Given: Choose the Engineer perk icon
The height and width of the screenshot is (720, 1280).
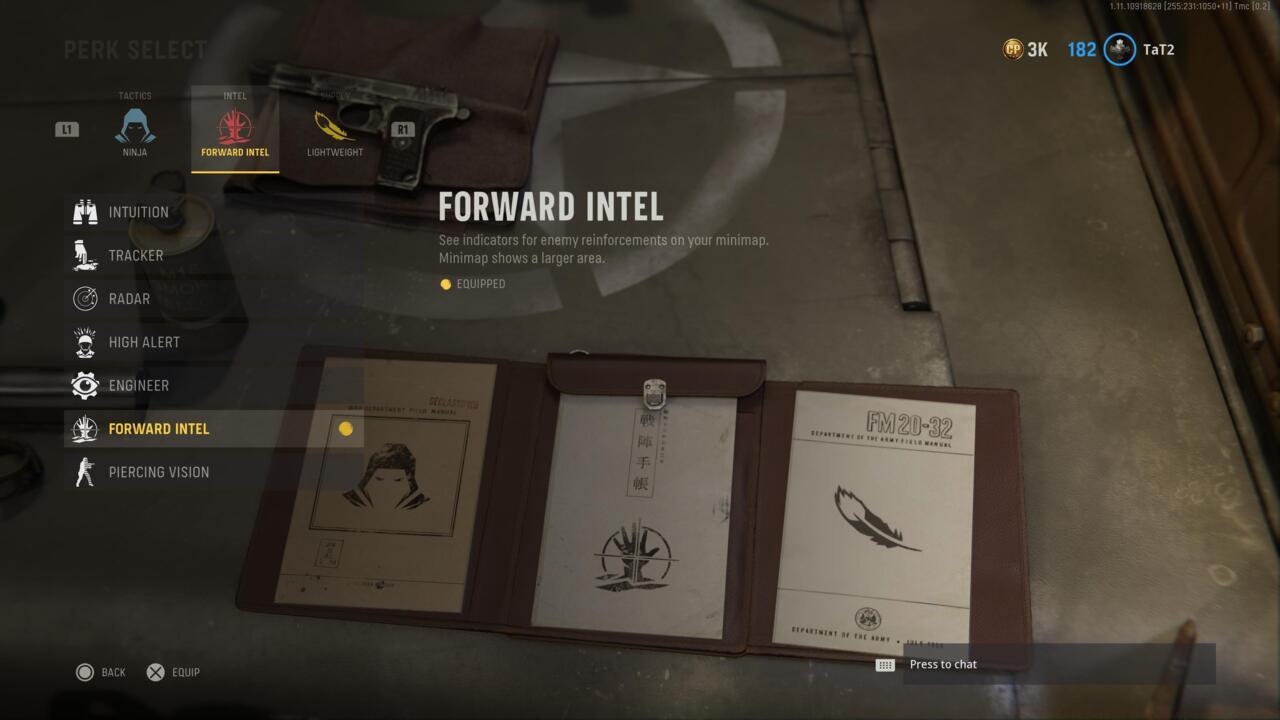Looking at the screenshot, I should click(85, 385).
